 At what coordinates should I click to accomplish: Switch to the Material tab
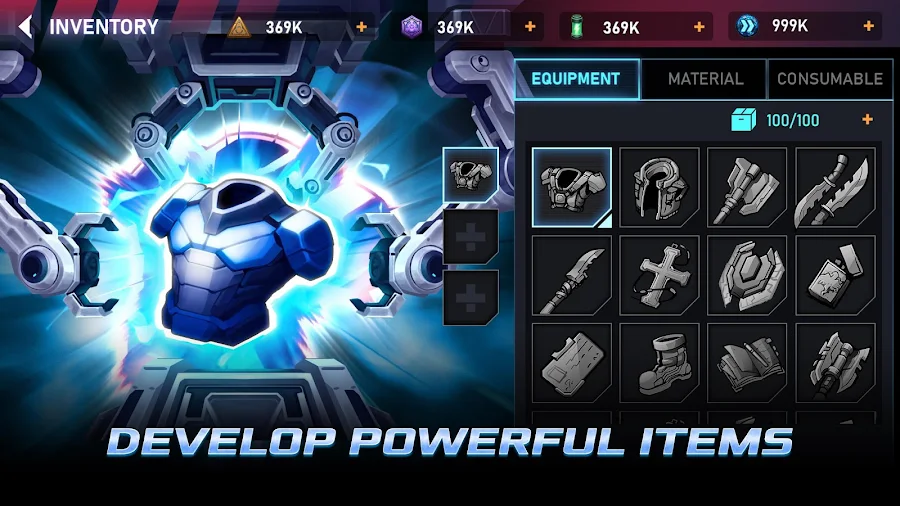(705, 78)
